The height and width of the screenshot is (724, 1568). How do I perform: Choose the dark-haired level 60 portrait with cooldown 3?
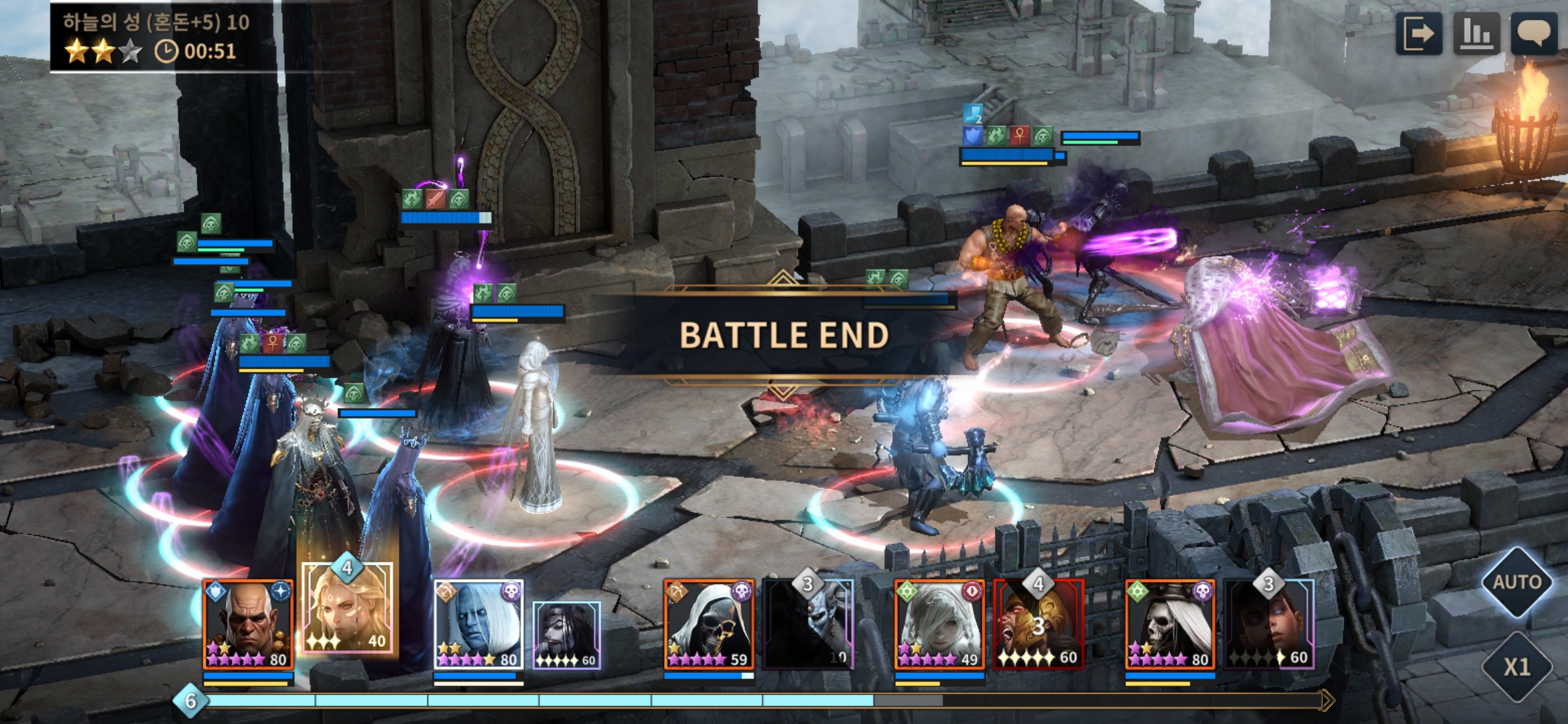point(1269,625)
